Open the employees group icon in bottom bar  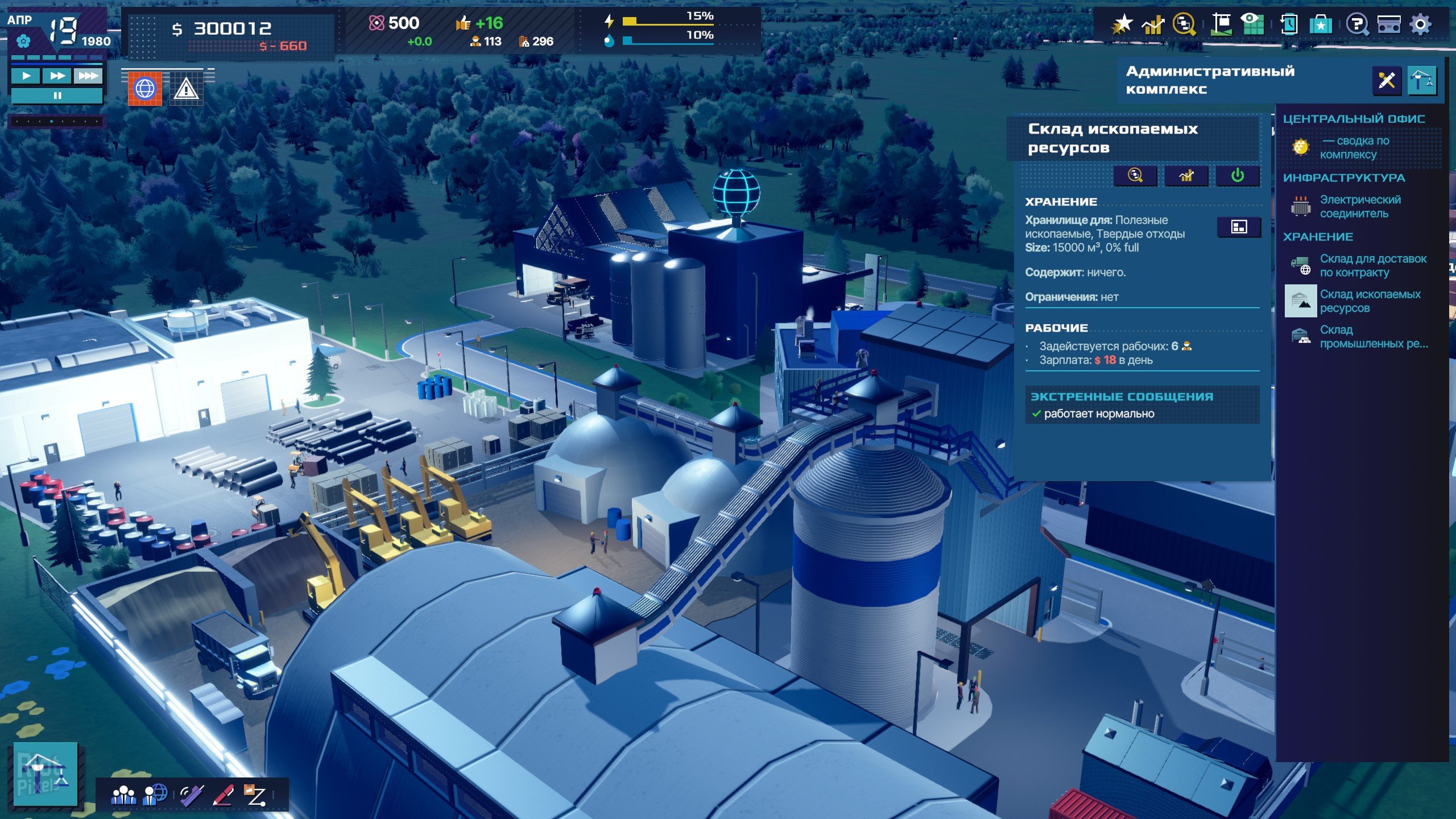(123, 795)
